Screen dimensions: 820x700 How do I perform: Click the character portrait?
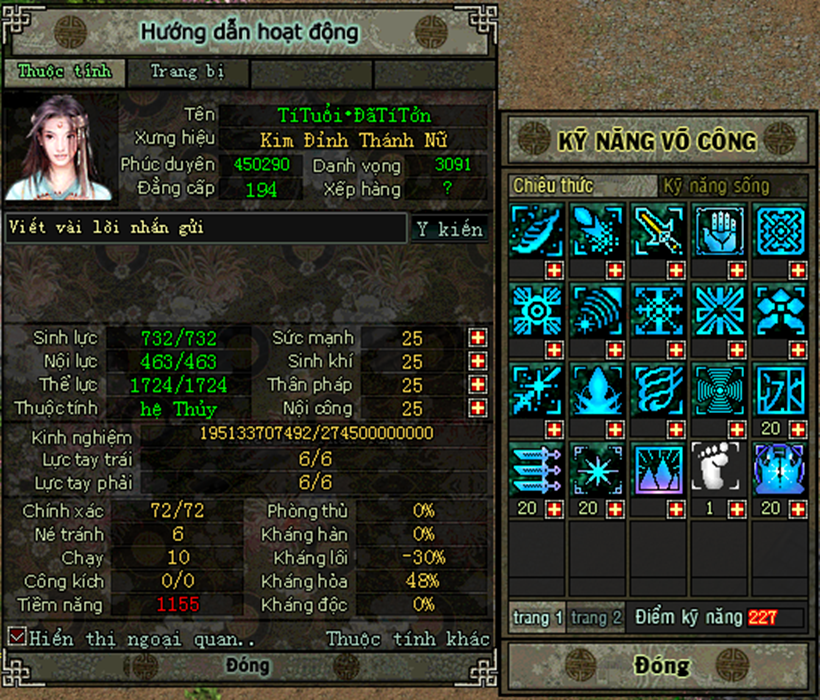[x=61, y=148]
